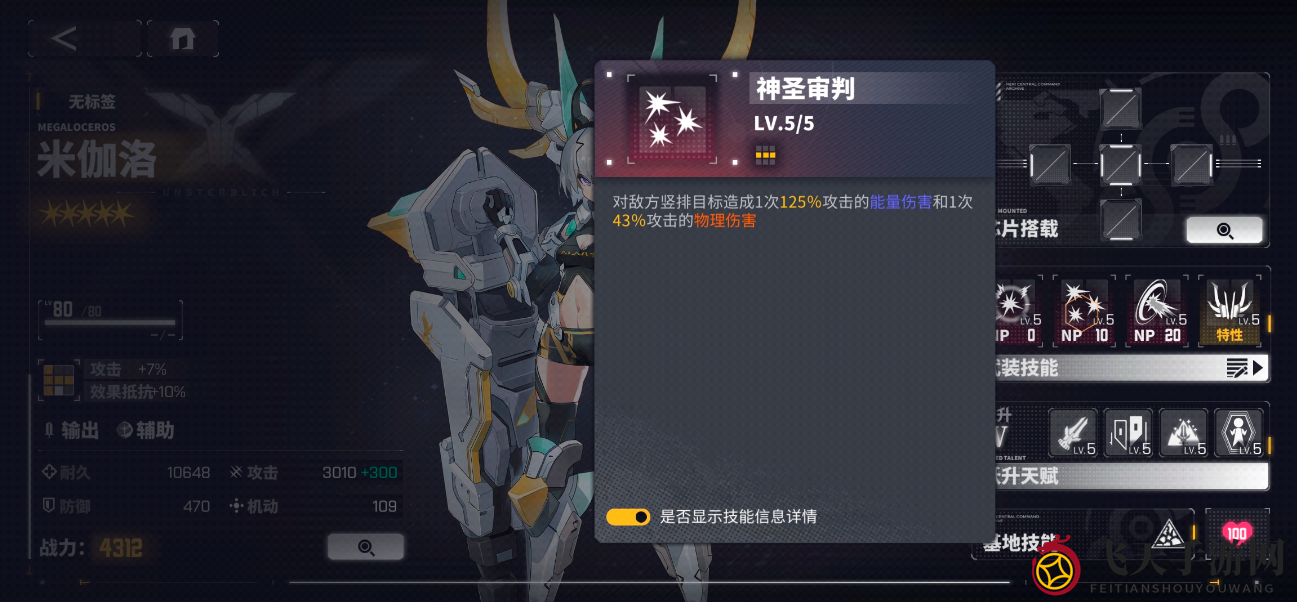
Task: Select the NP 20 skill icon
Action: 1157,311
